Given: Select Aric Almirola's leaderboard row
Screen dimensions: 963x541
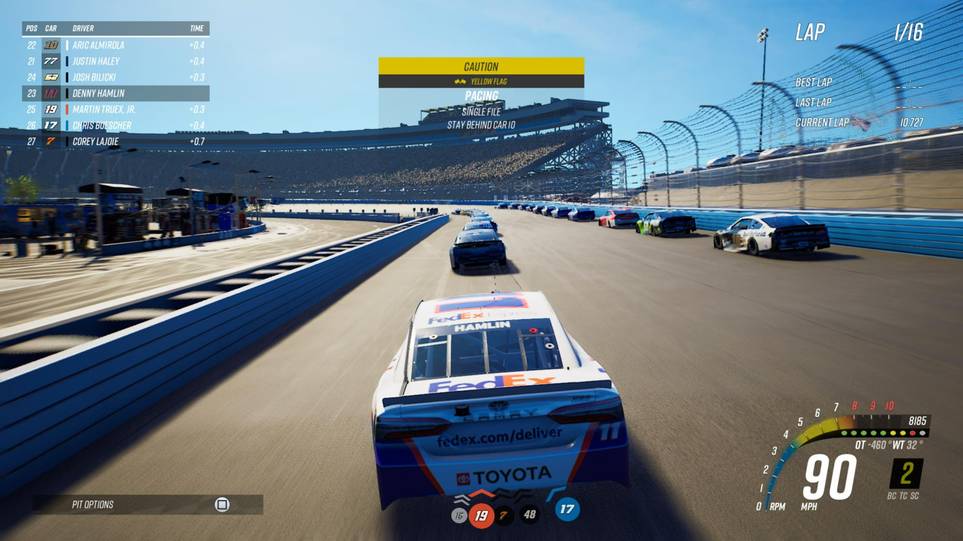Looking at the screenshot, I should (x=115, y=45).
